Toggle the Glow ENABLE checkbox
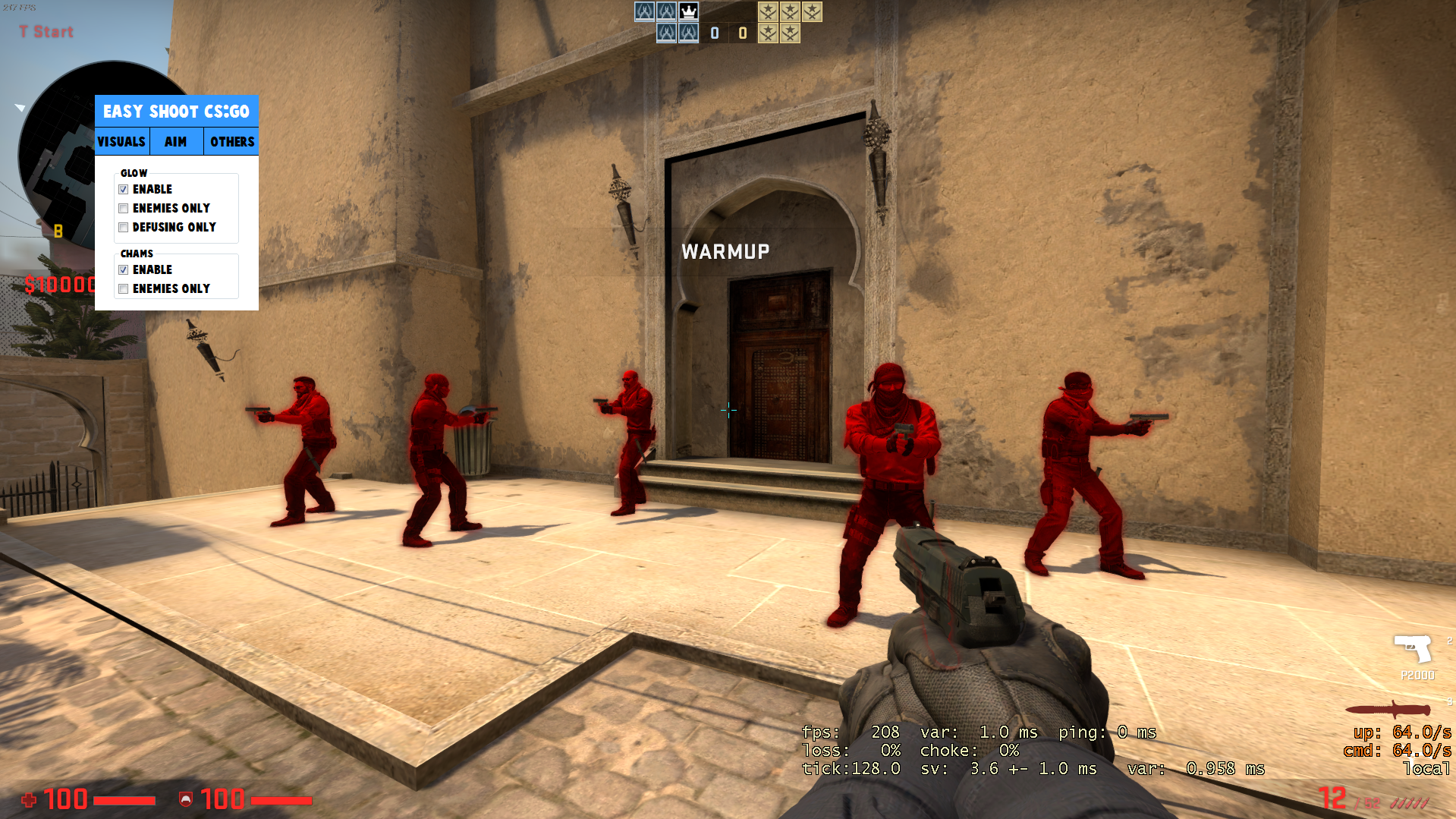This screenshot has height=819, width=1456. [x=124, y=190]
